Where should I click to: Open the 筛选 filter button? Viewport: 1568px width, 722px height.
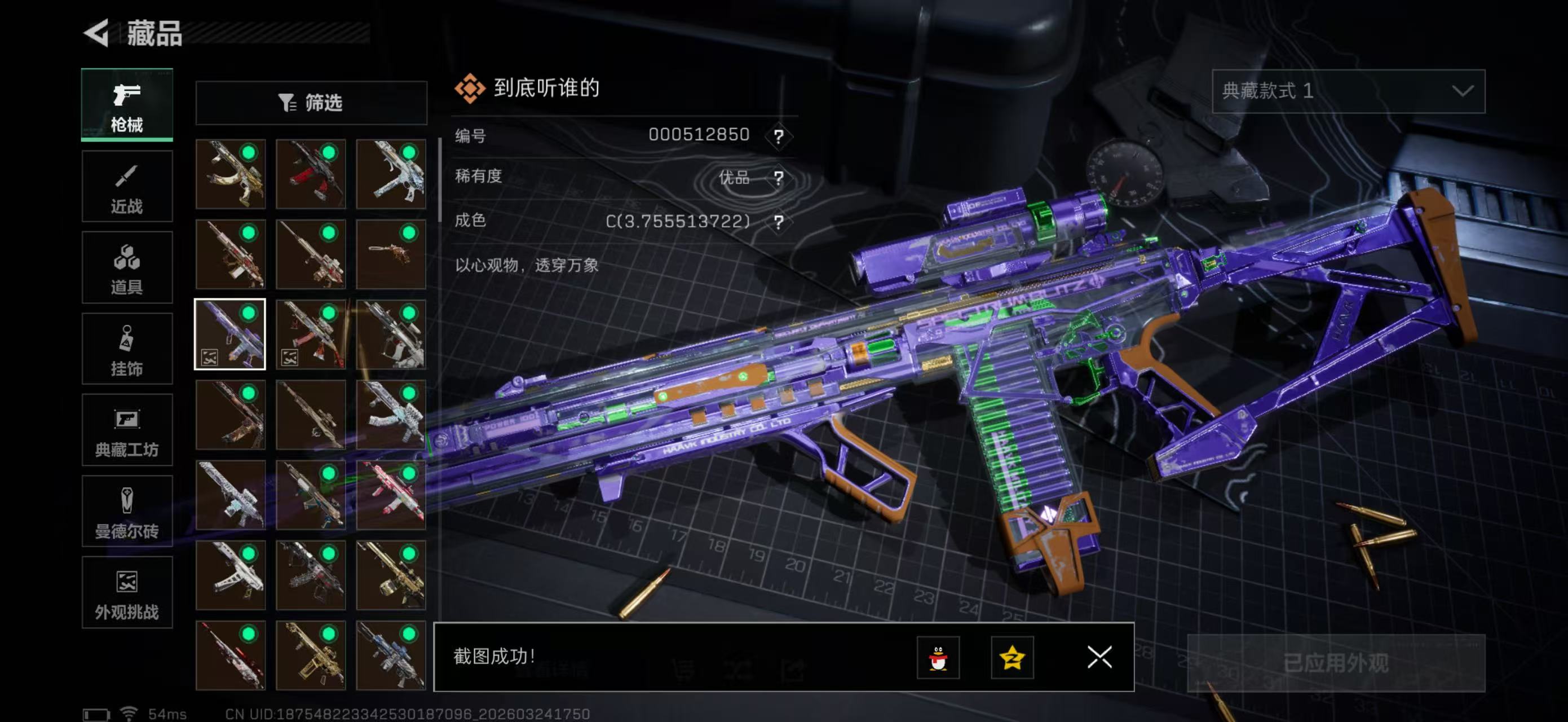point(311,103)
